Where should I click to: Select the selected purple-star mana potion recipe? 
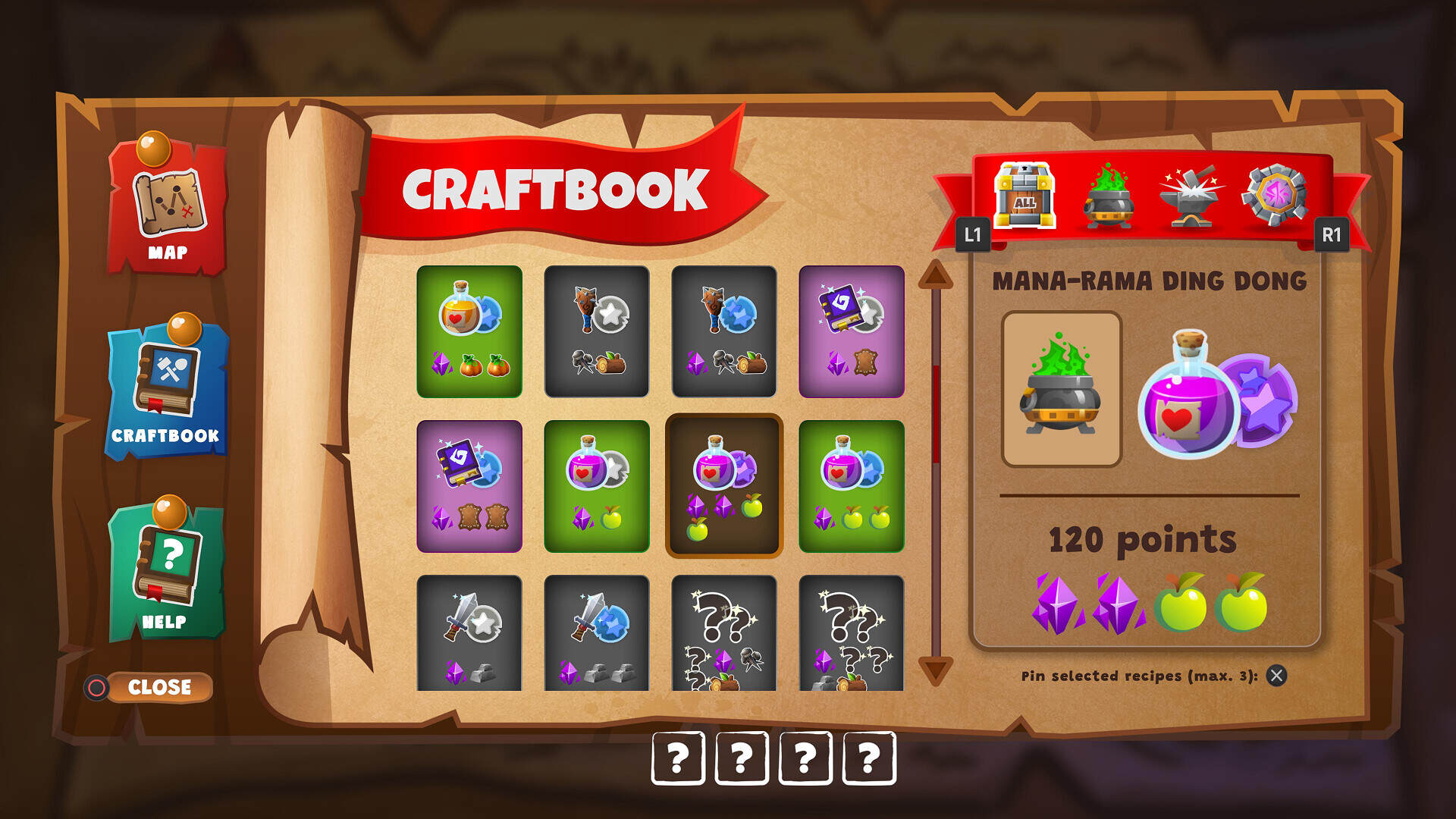723,486
